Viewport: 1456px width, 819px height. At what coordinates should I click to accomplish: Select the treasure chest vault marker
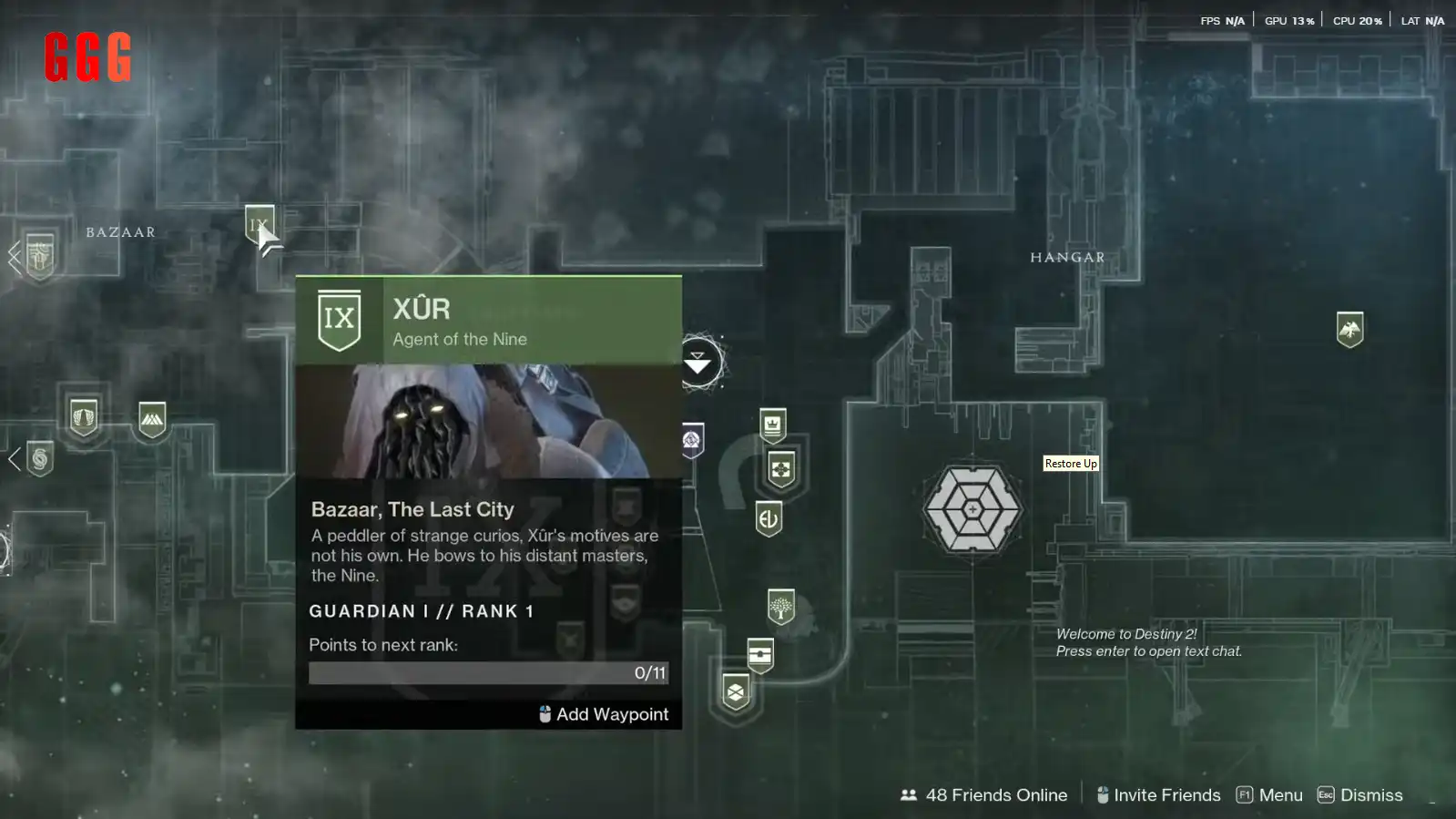click(x=759, y=654)
